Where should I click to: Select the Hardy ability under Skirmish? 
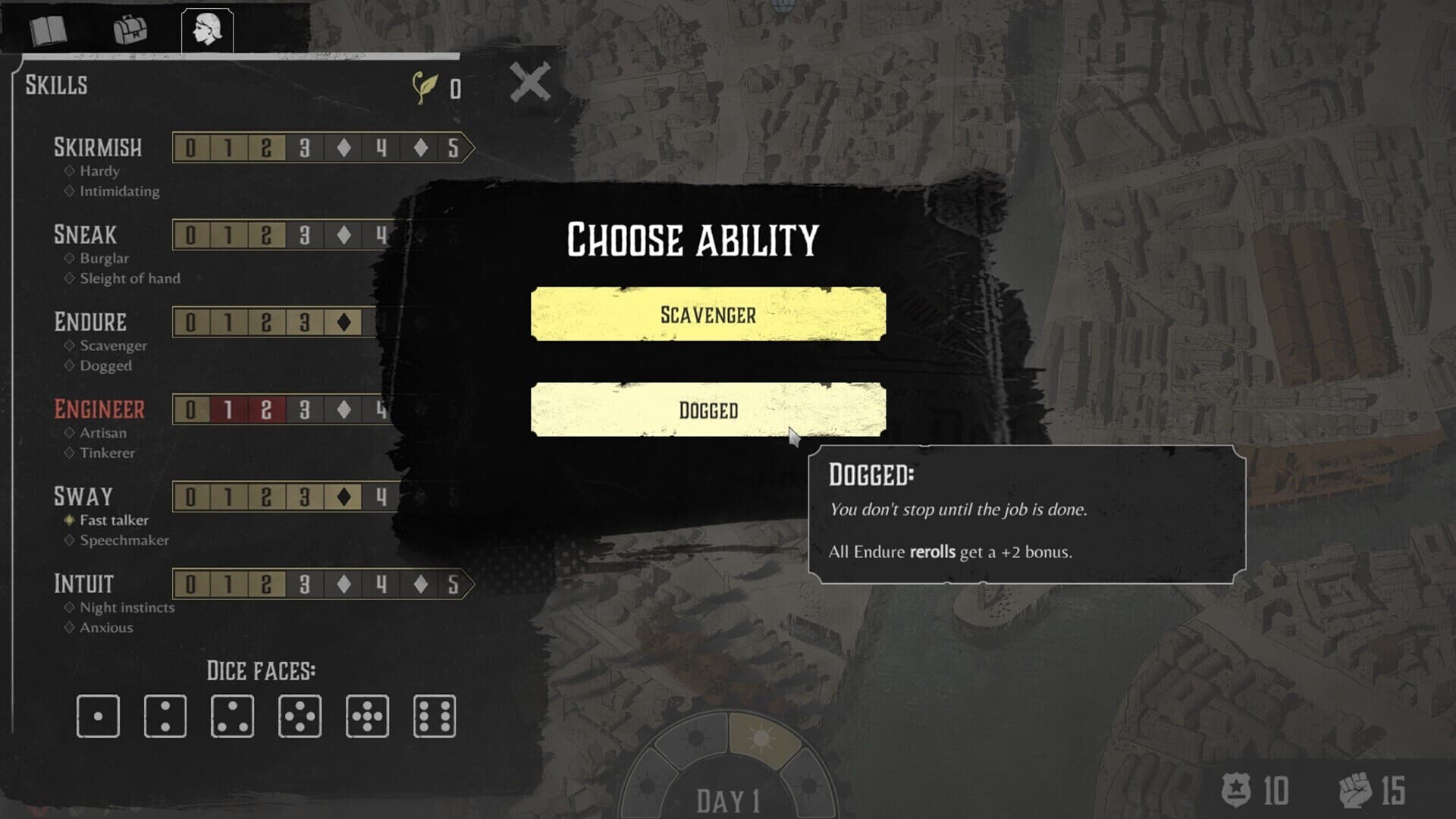pos(99,171)
